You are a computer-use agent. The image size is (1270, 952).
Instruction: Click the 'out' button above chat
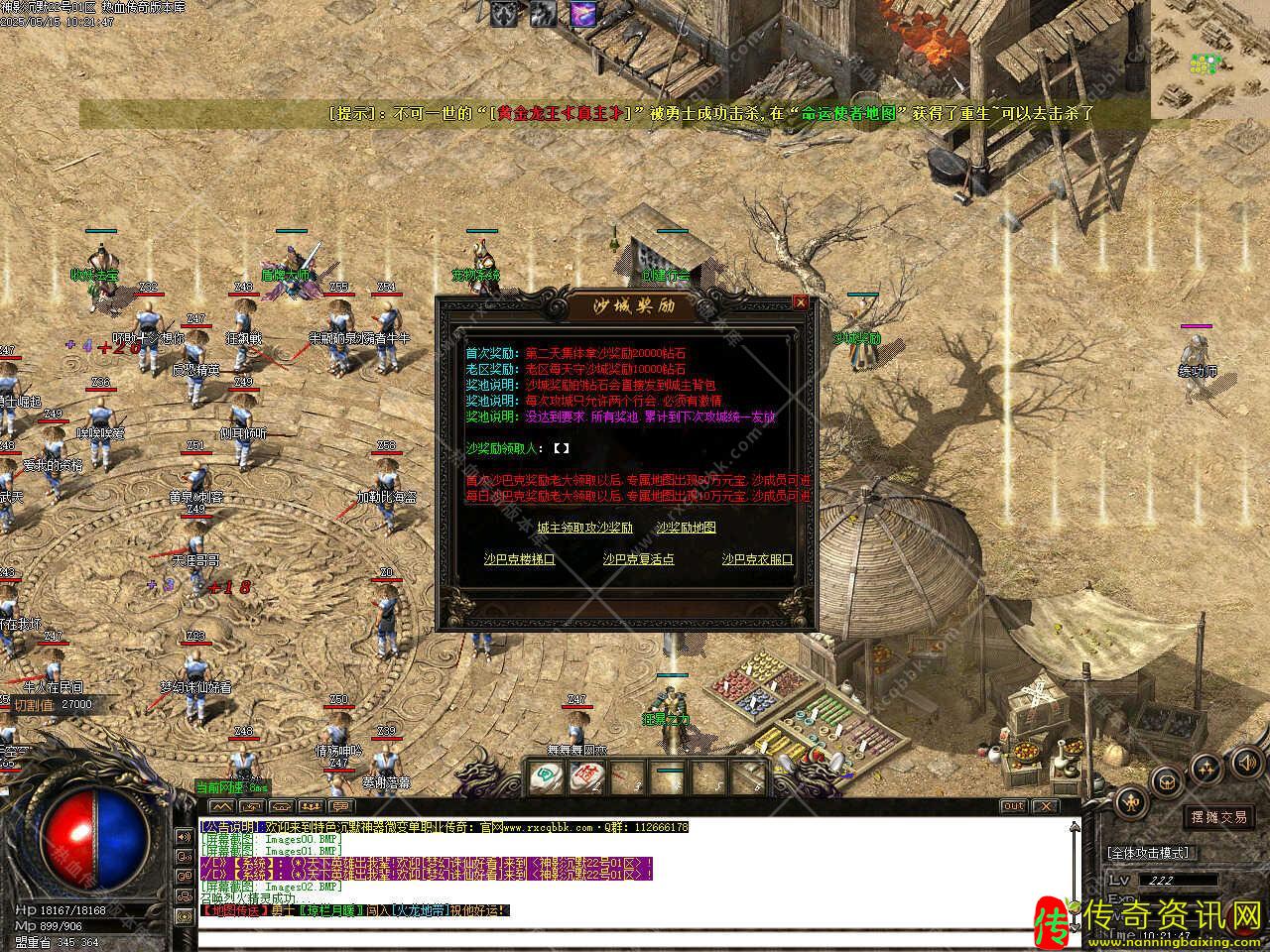click(x=1013, y=806)
